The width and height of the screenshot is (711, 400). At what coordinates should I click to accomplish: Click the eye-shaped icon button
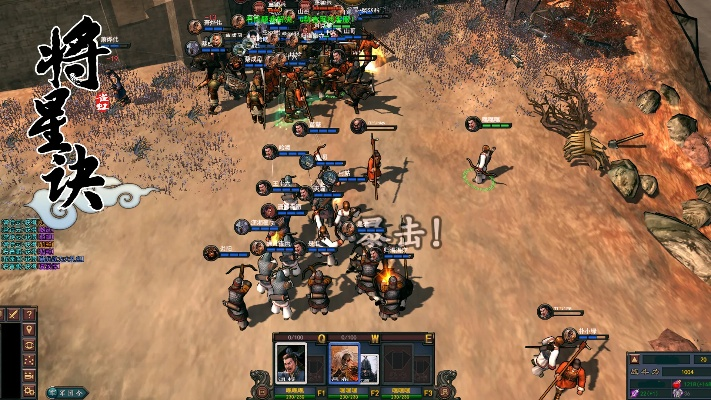pos(29,345)
